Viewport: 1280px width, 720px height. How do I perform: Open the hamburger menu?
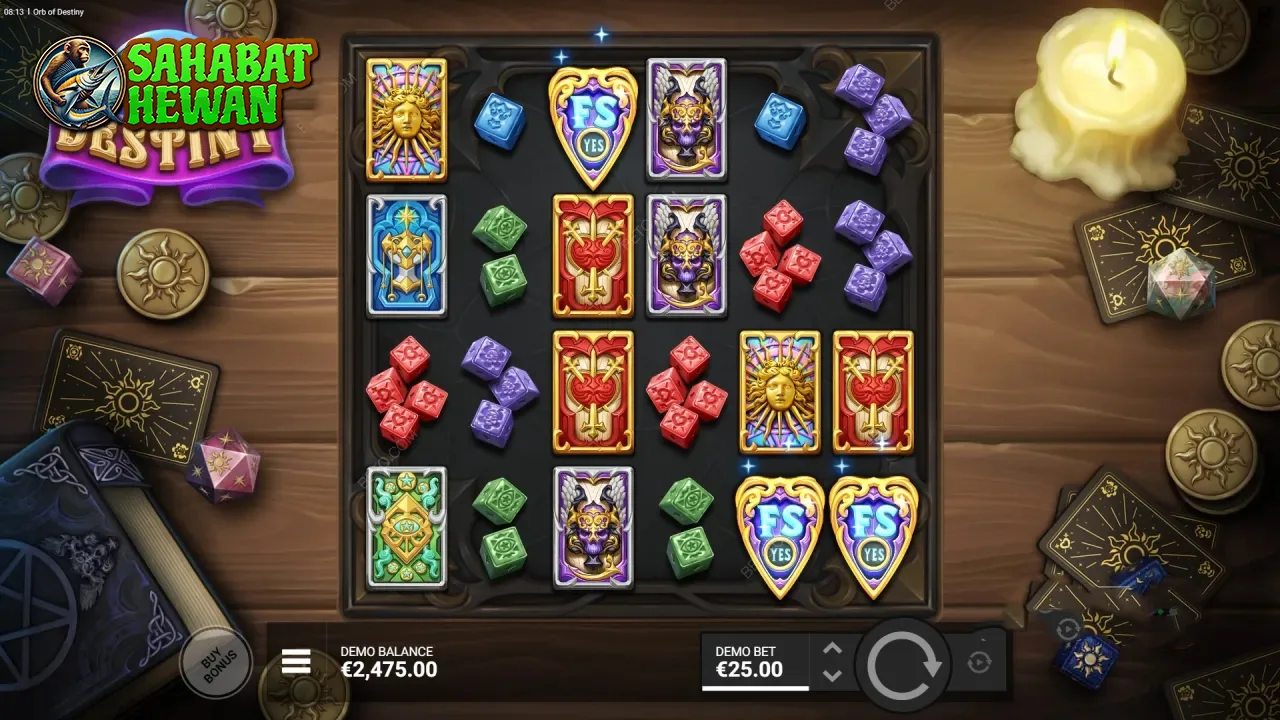pyautogui.click(x=296, y=661)
